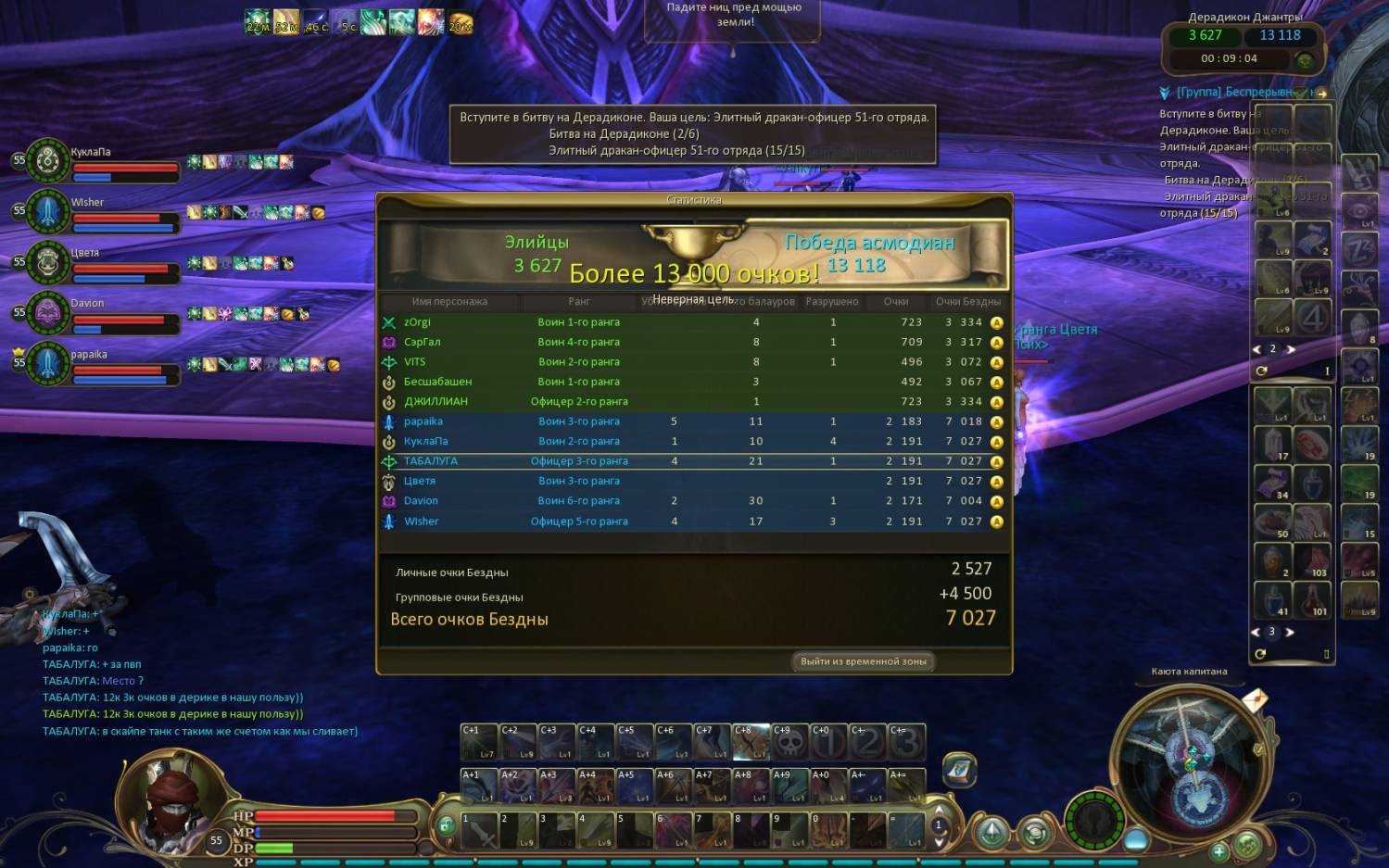Click the number 4 macro slot
The image size is (1389, 868).
pyautogui.click(x=1312, y=318)
